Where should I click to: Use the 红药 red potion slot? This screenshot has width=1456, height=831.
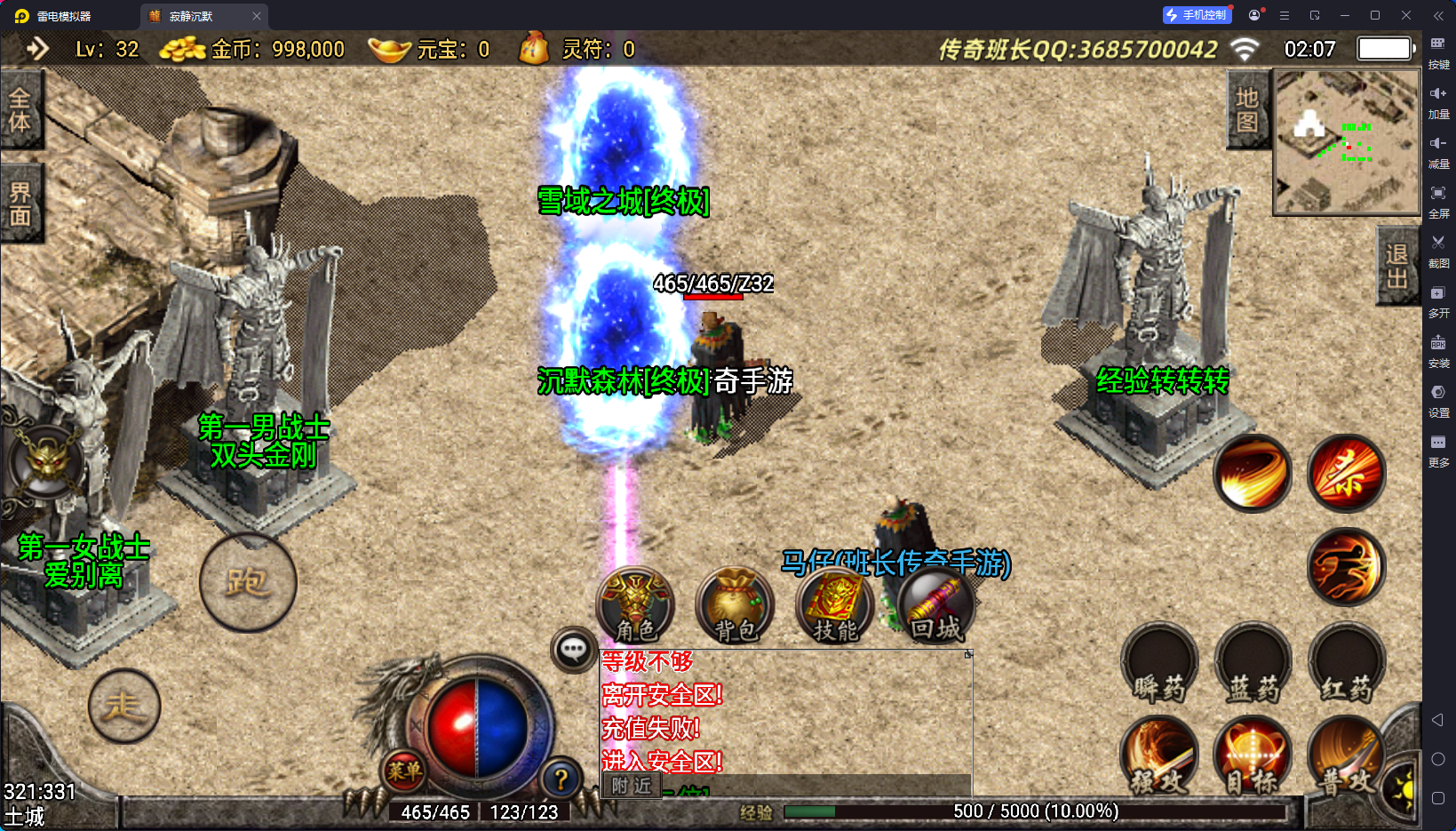pyautogui.click(x=1346, y=665)
